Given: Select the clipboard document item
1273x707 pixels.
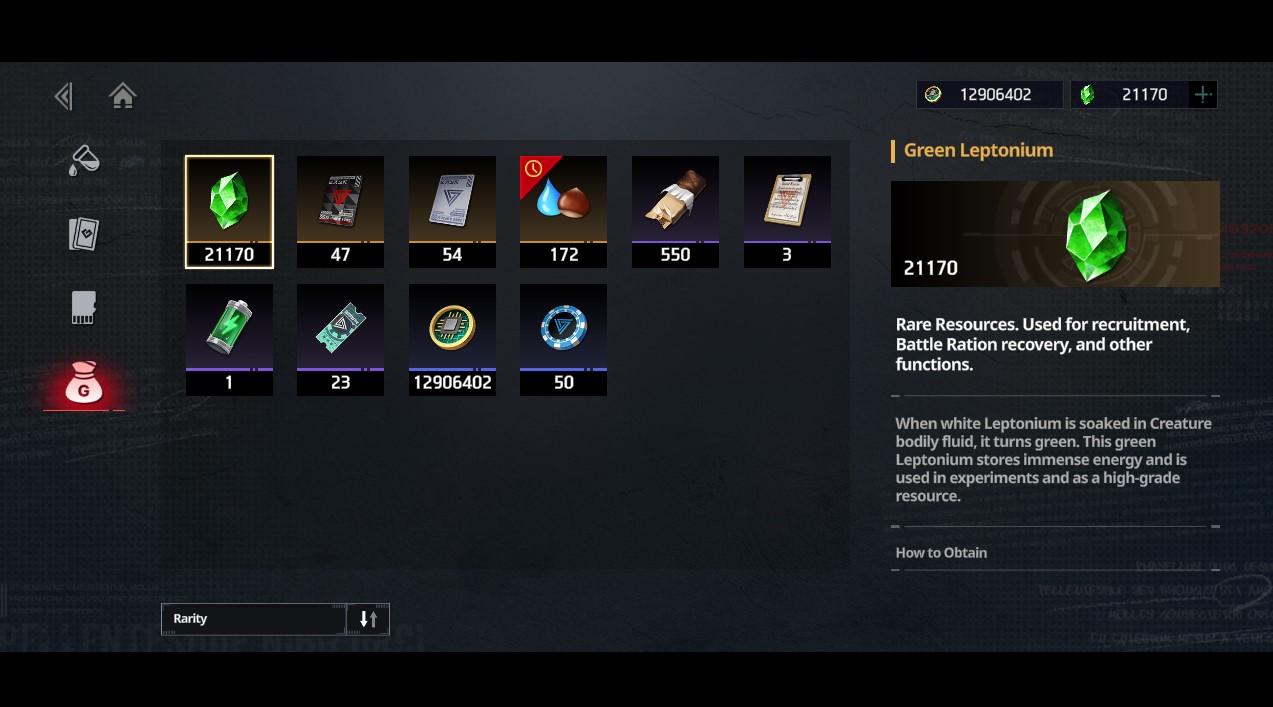Looking at the screenshot, I should click(787, 211).
